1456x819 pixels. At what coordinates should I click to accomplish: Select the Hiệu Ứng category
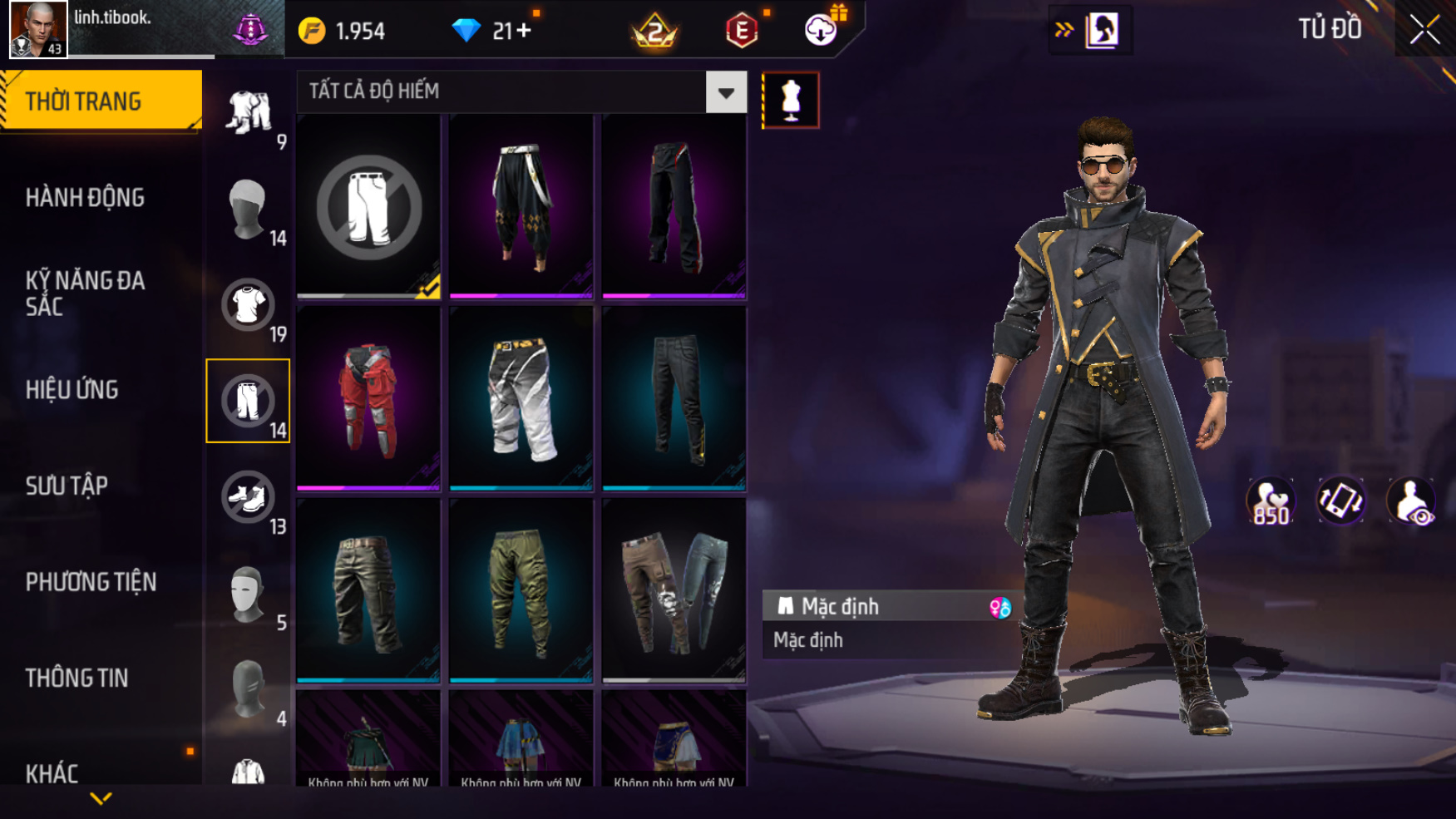[x=72, y=389]
